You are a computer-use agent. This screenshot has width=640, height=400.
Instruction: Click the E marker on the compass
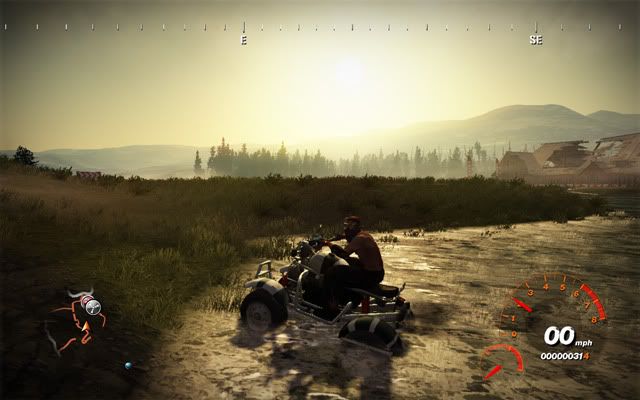[x=243, y=40]
